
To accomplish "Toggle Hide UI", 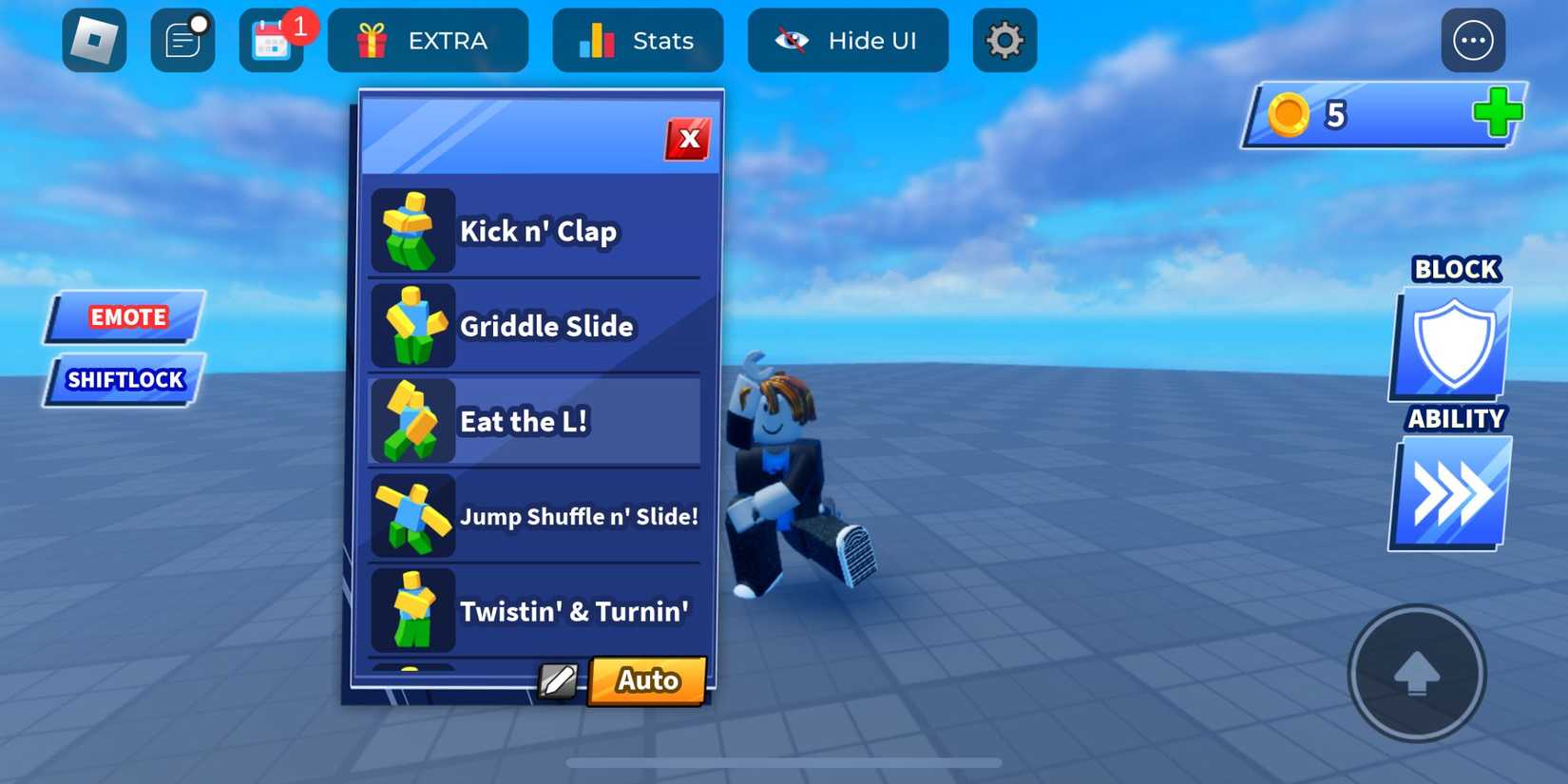I will tap(847, 40).
